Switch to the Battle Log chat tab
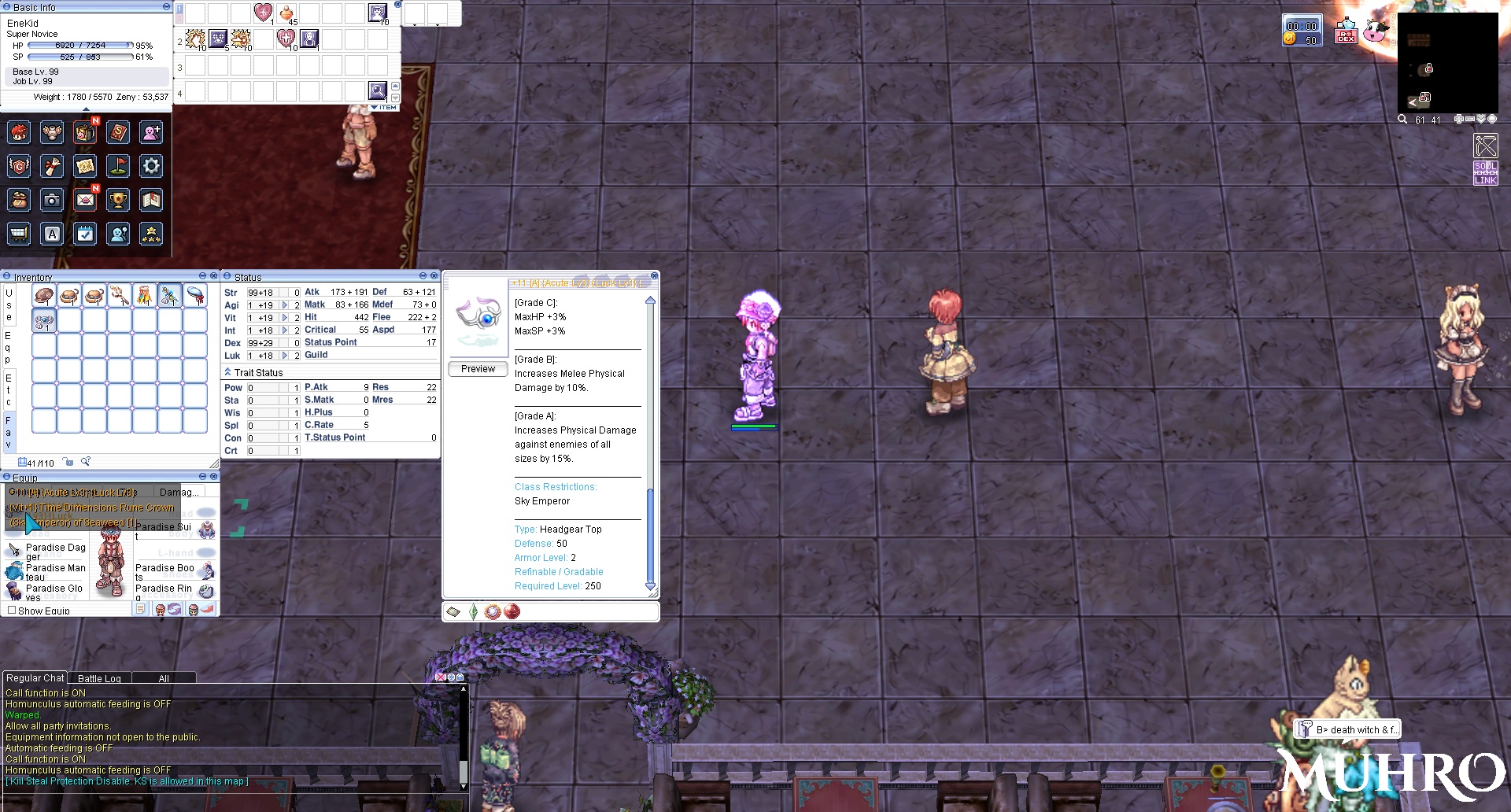Screen dimensions: 1511x812 pos(99,678)
